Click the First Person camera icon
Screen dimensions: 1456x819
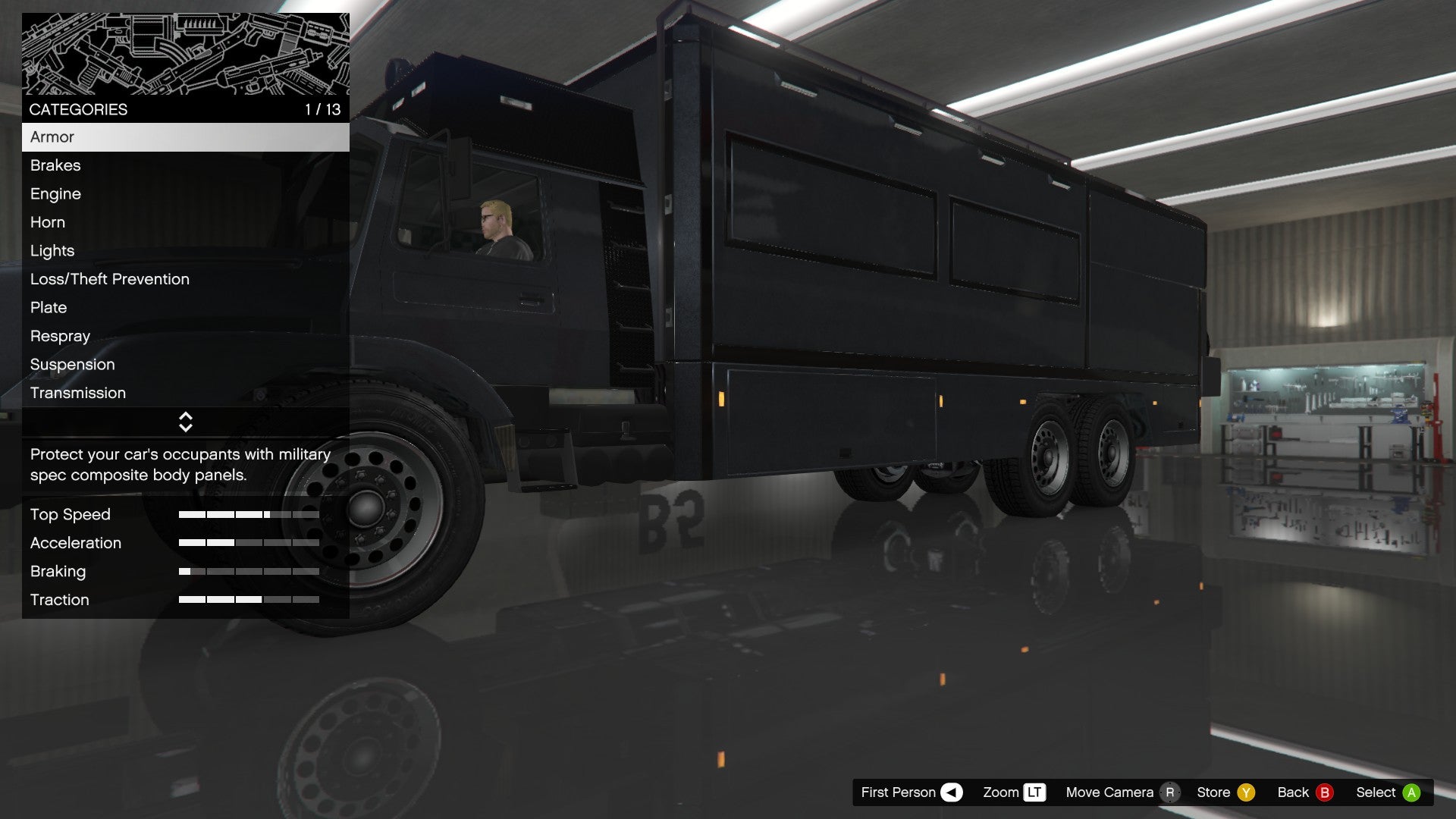950,792
